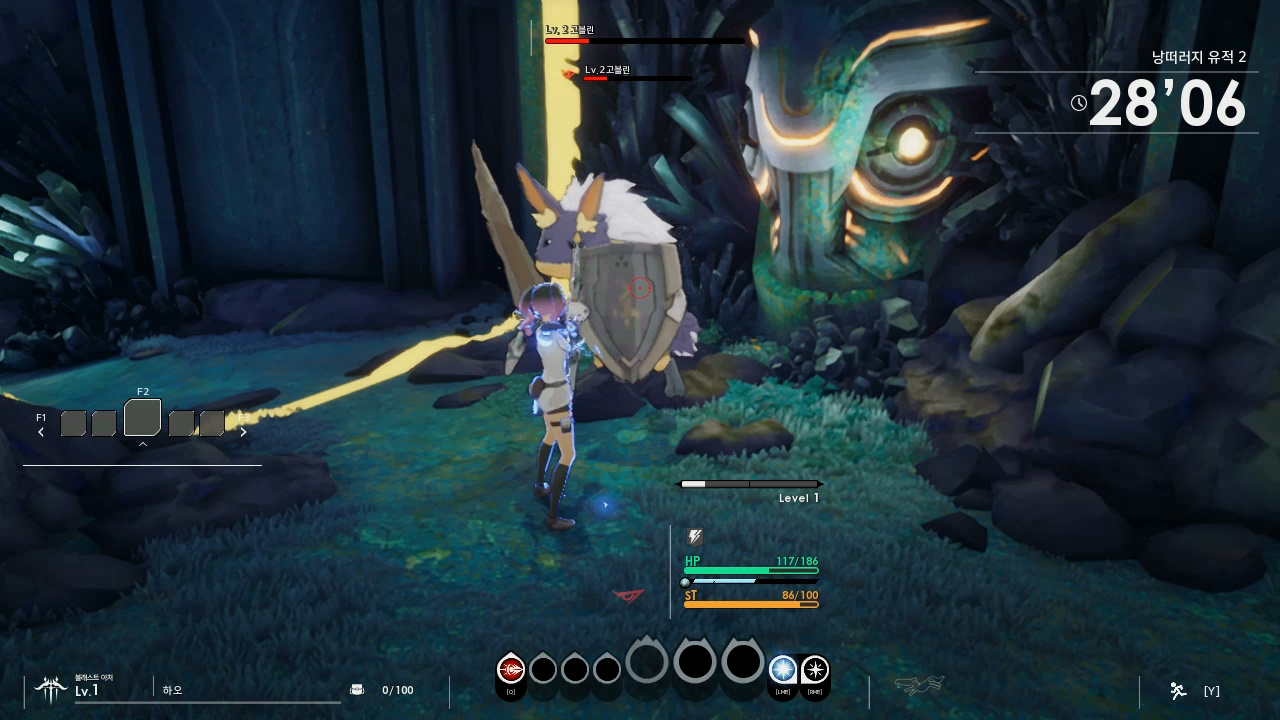Use the glowing blue burst attack skill
This screenshot has width=1280, height=720.
(x=783, y=669)
